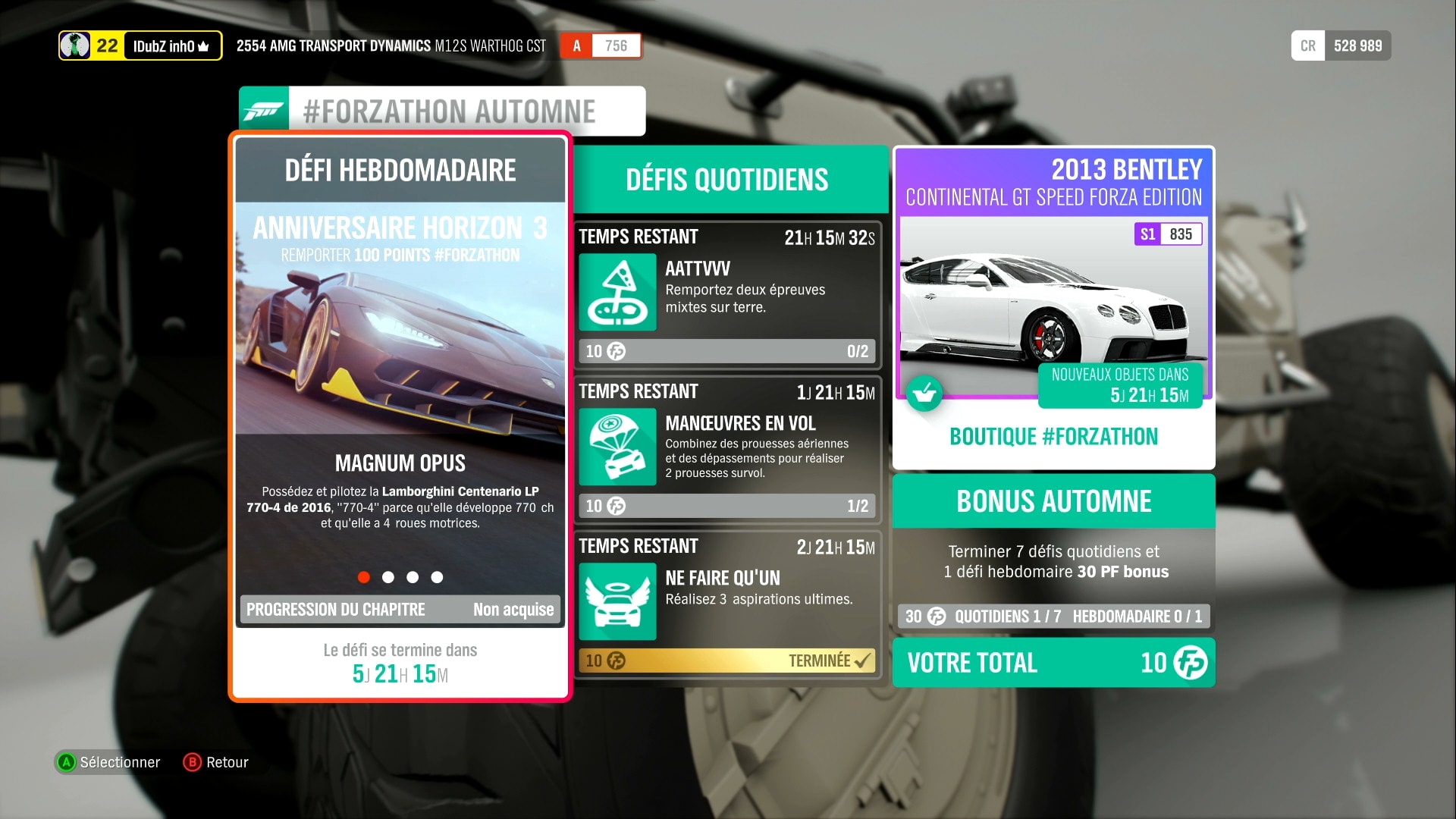Open the Défi Hebdomadaire card

pos(400,170)
